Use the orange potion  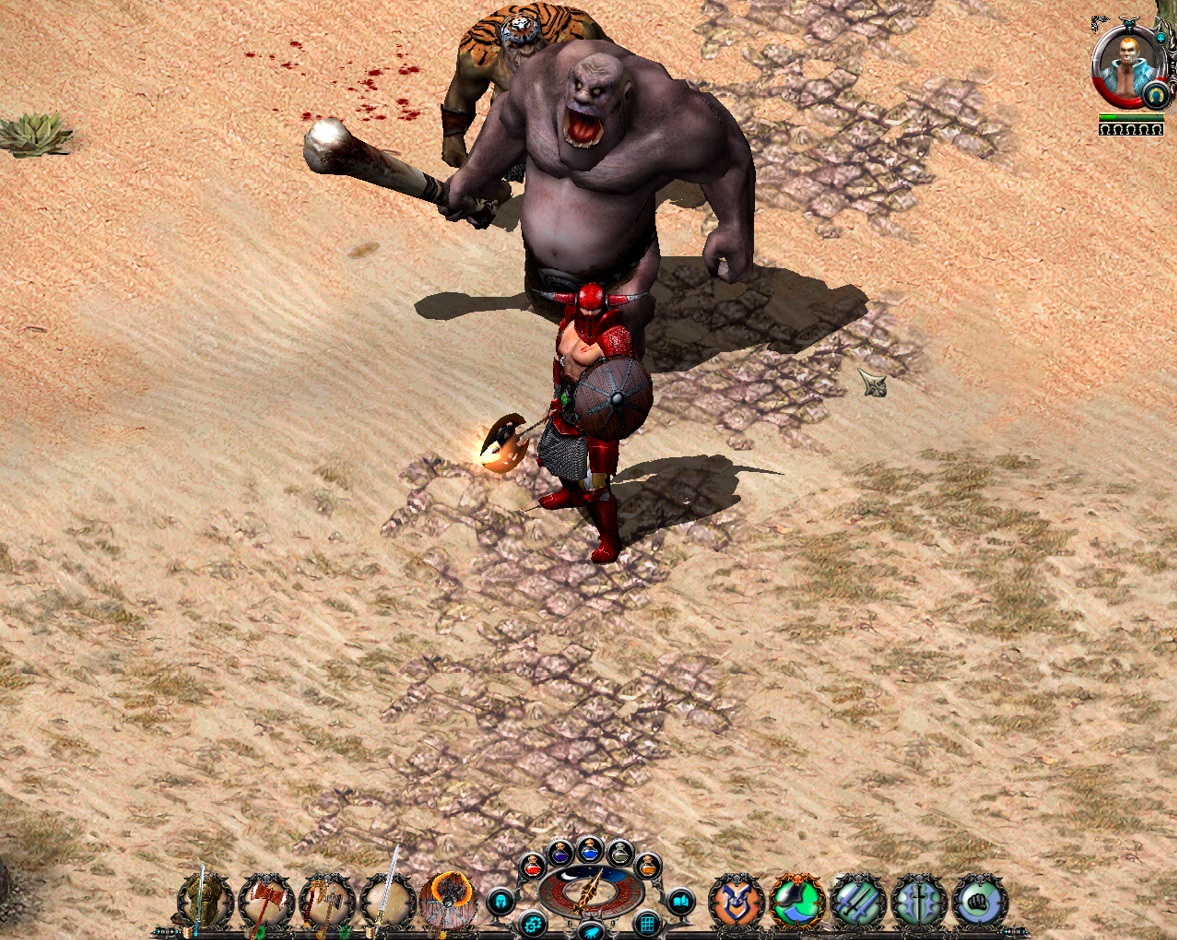tap(647, 867)
